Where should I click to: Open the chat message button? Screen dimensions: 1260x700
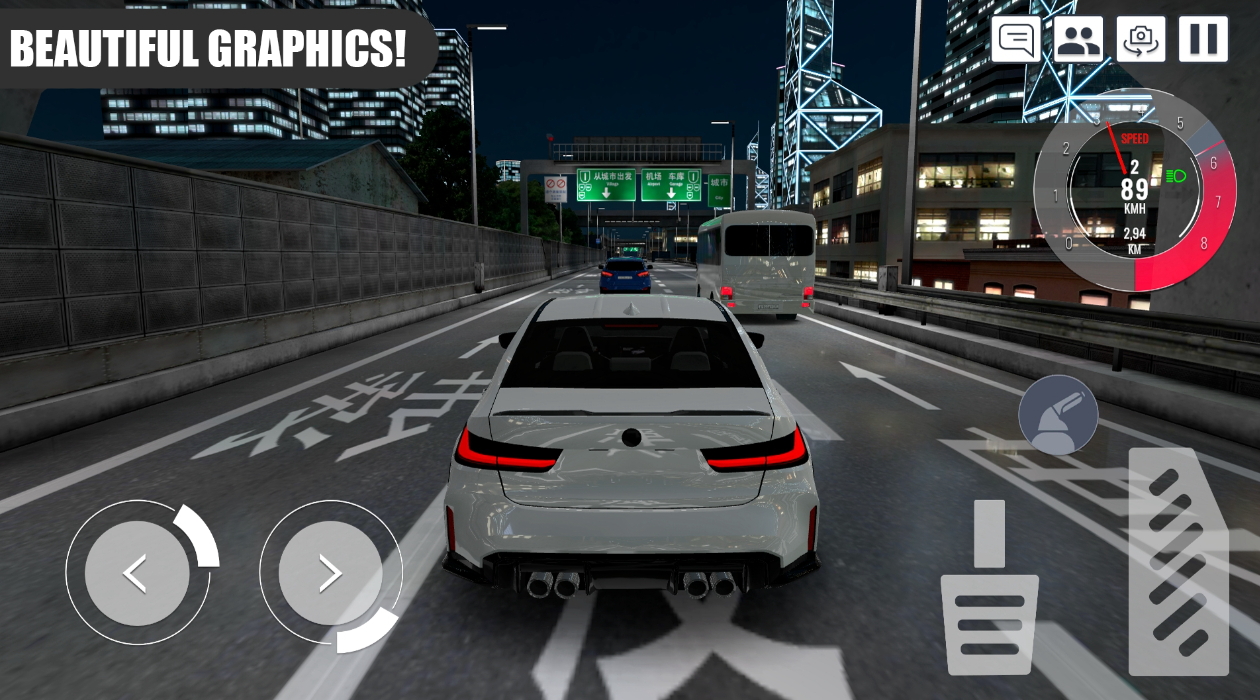1016,40
